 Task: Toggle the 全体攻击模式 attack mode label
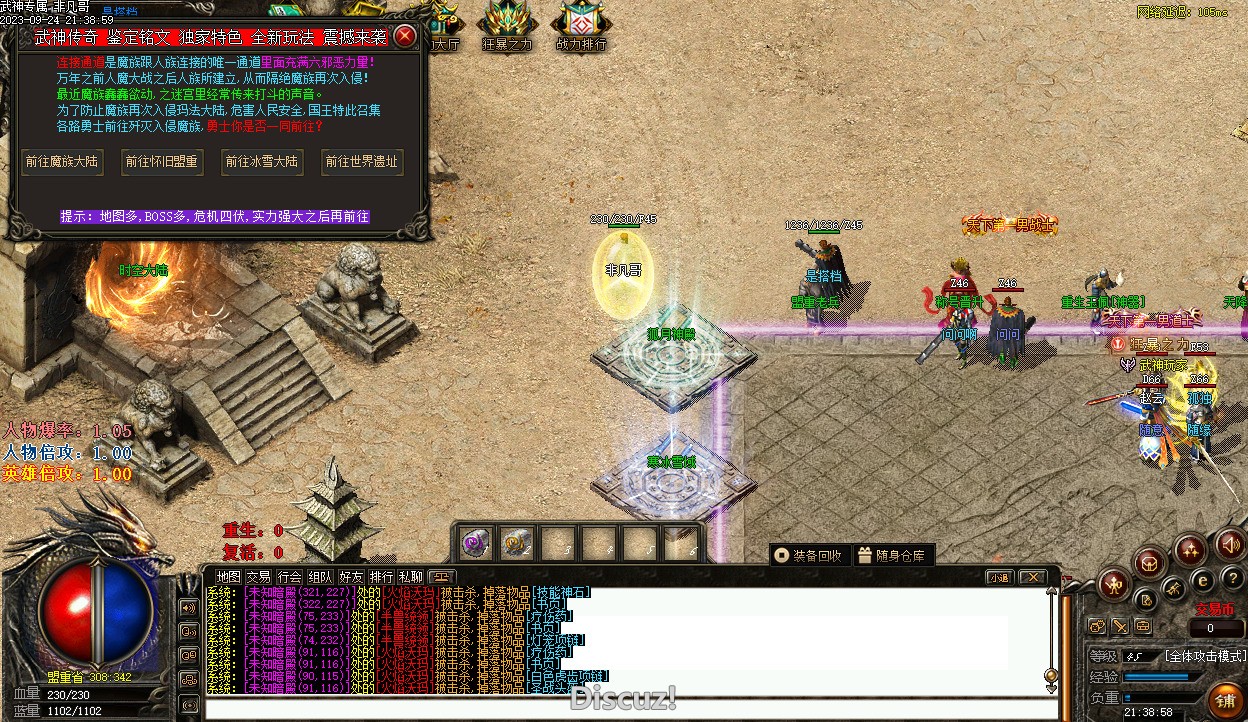1204,657
